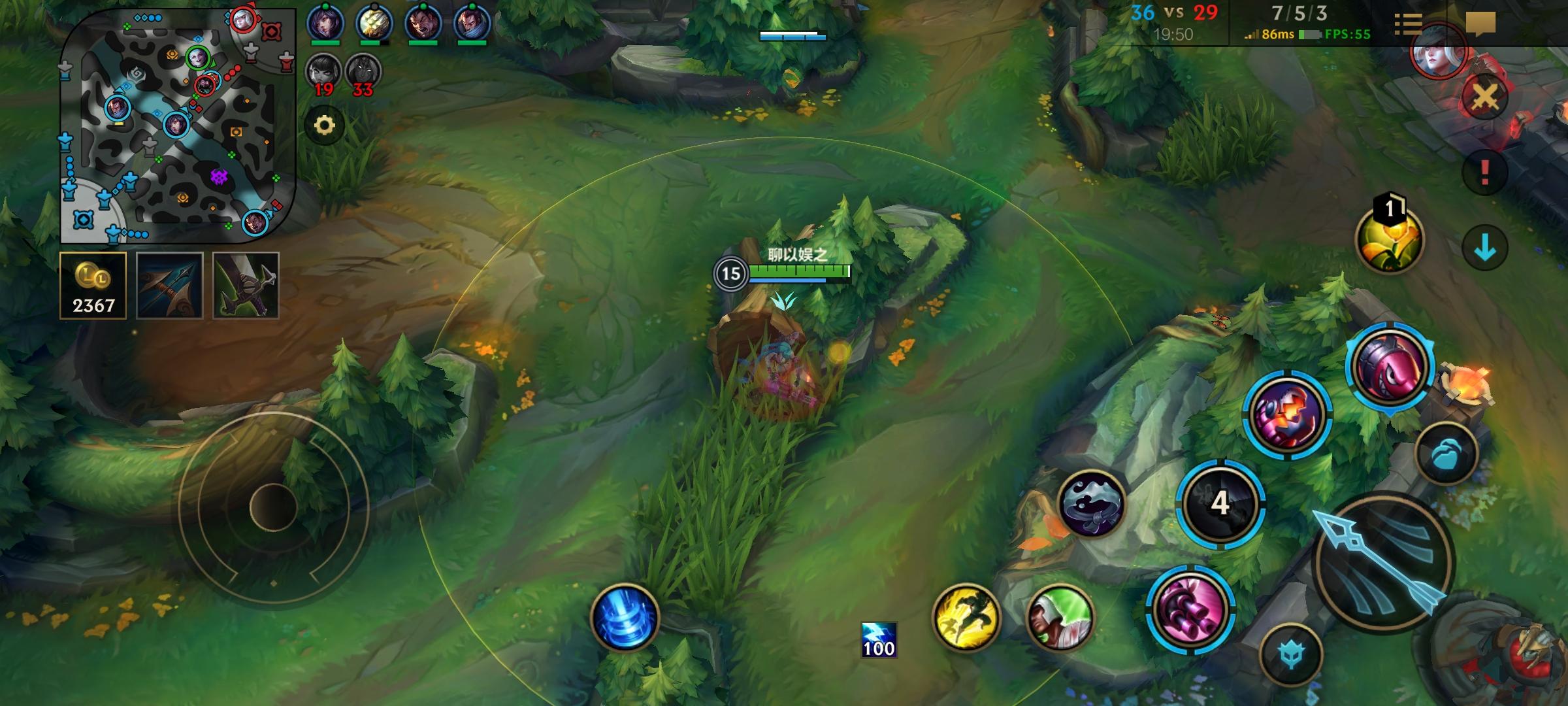Screen dimensions: 1568x706
Task: Select the crossed swords ping button
Action: tap(1484, 99)
